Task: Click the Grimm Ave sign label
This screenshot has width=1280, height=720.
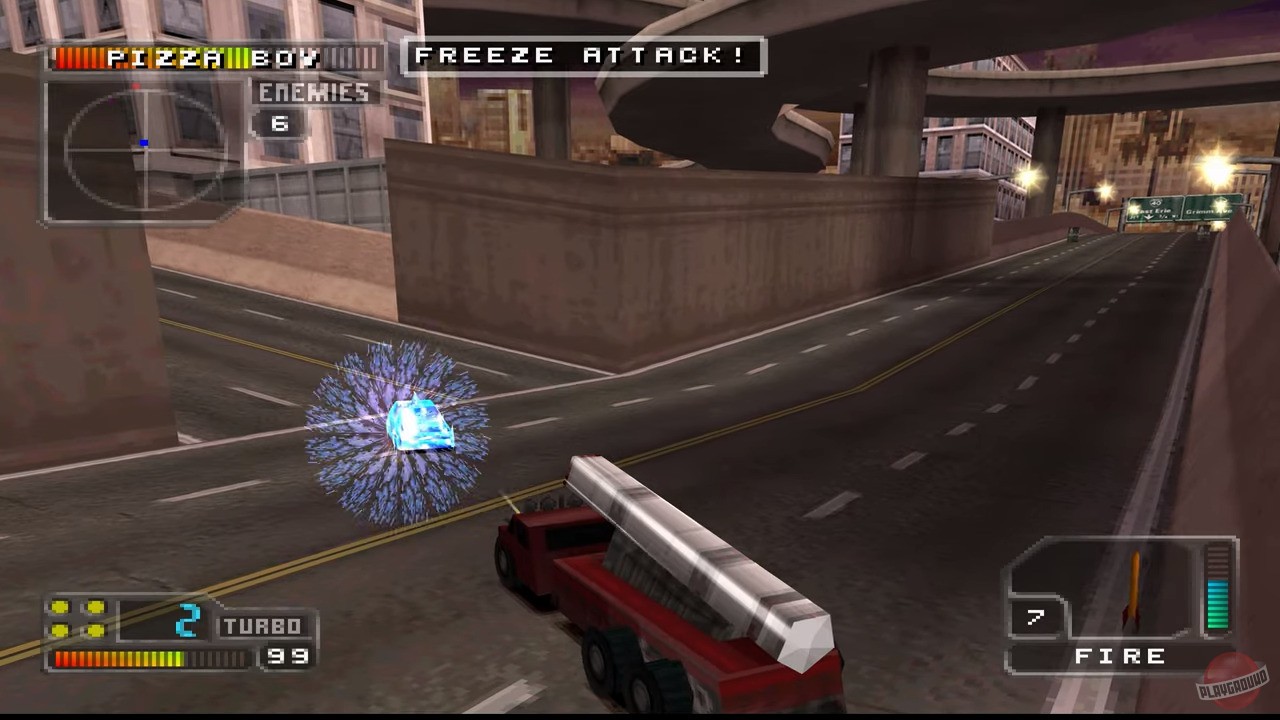Action: coord(1210,211)
